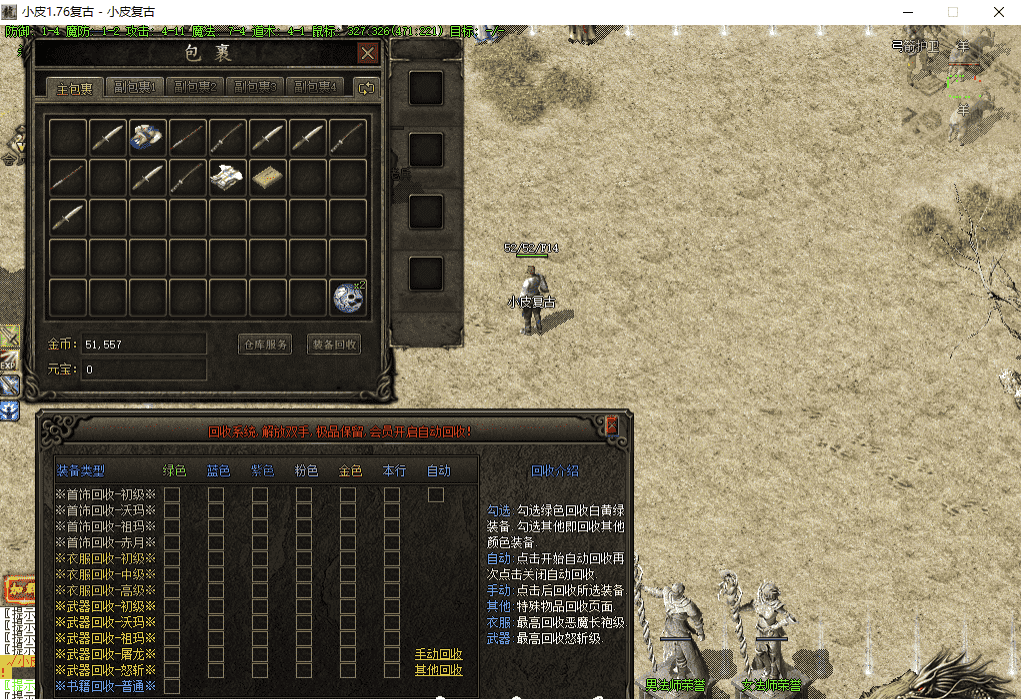1021x699 pixels.
Task: Show the 副包裹4 bag tab
Action: point(314,87)
